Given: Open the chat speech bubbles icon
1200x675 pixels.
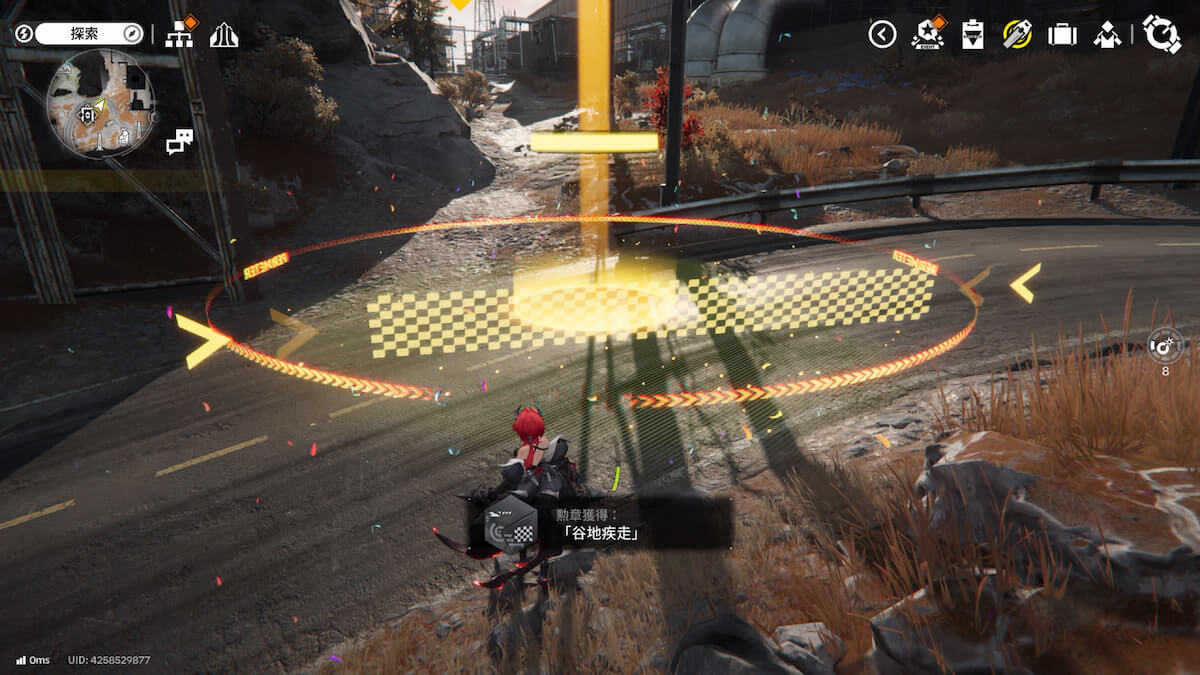Looking at the screenshot, I should [179, 142].
